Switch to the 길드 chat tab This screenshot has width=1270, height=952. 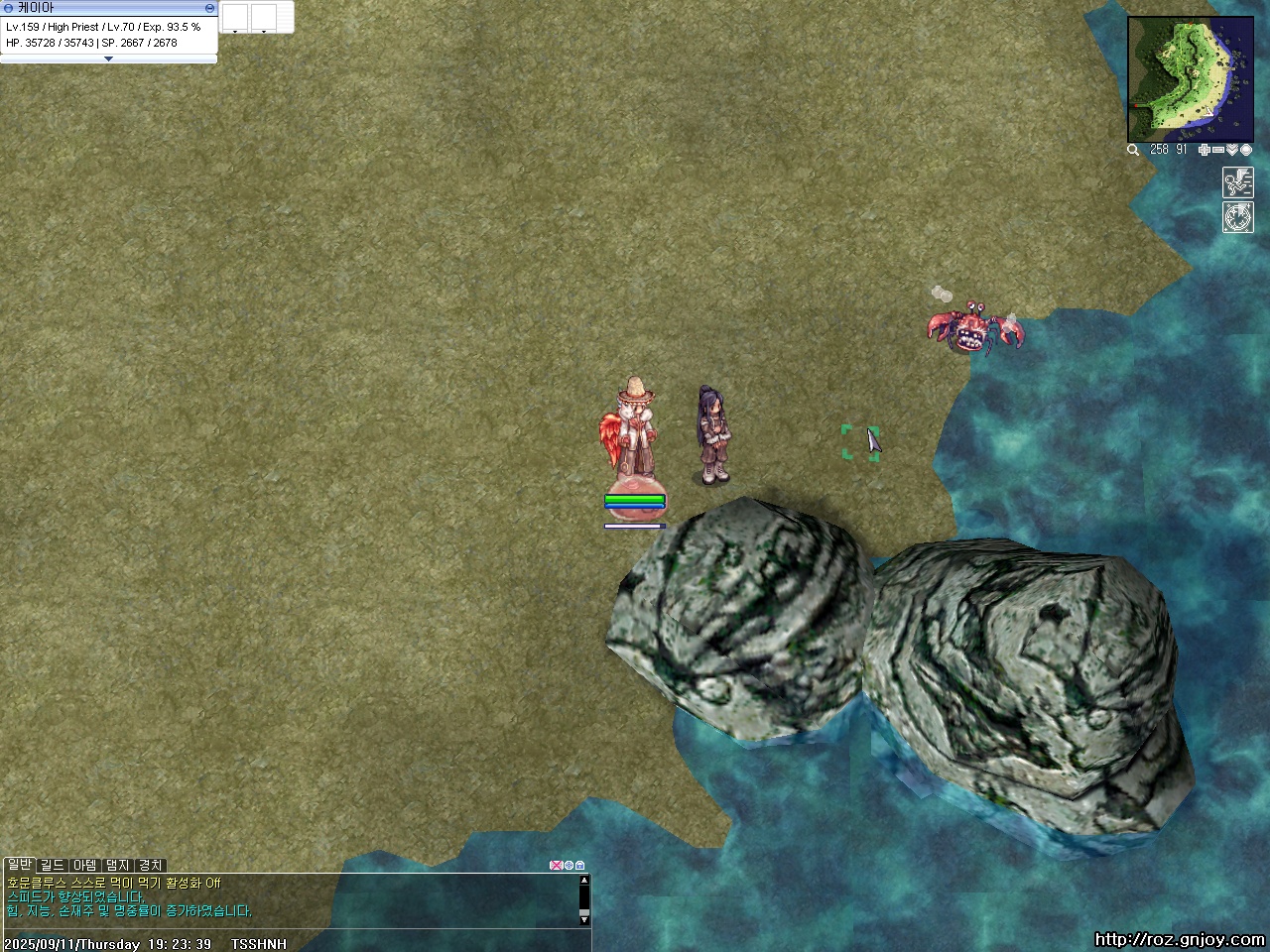(52, 865)
